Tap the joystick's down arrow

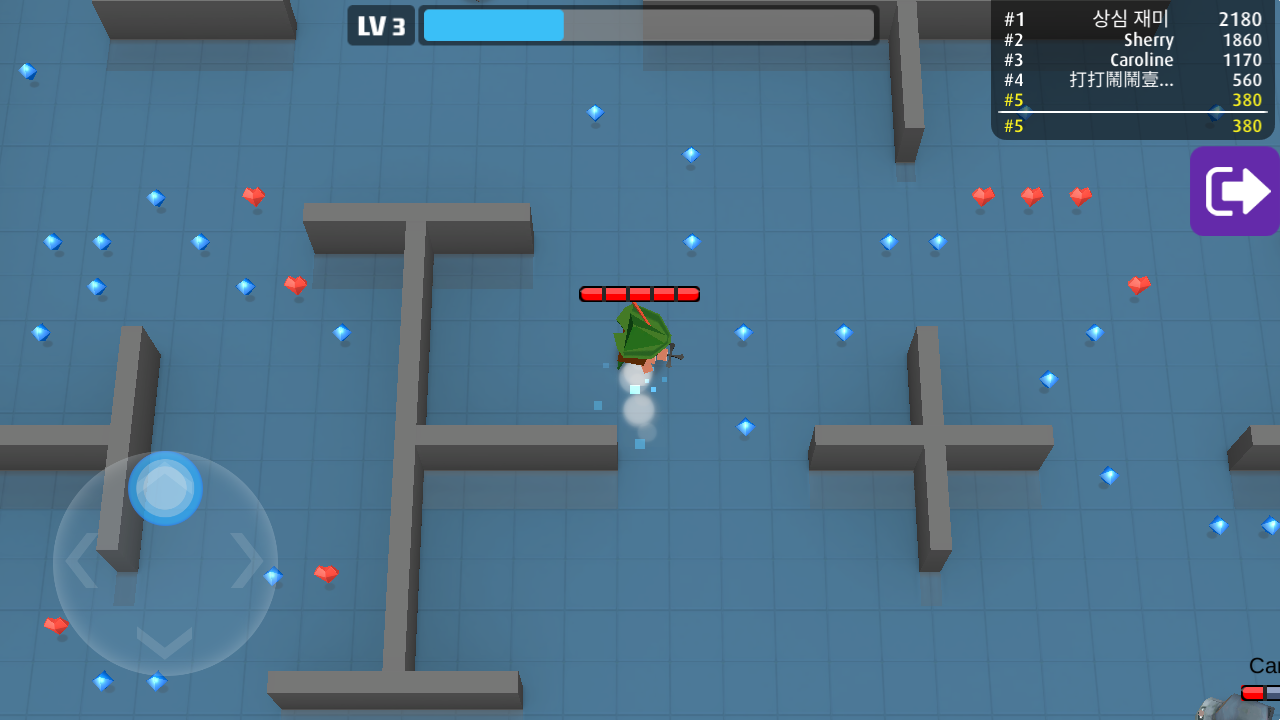coord(164,642)
